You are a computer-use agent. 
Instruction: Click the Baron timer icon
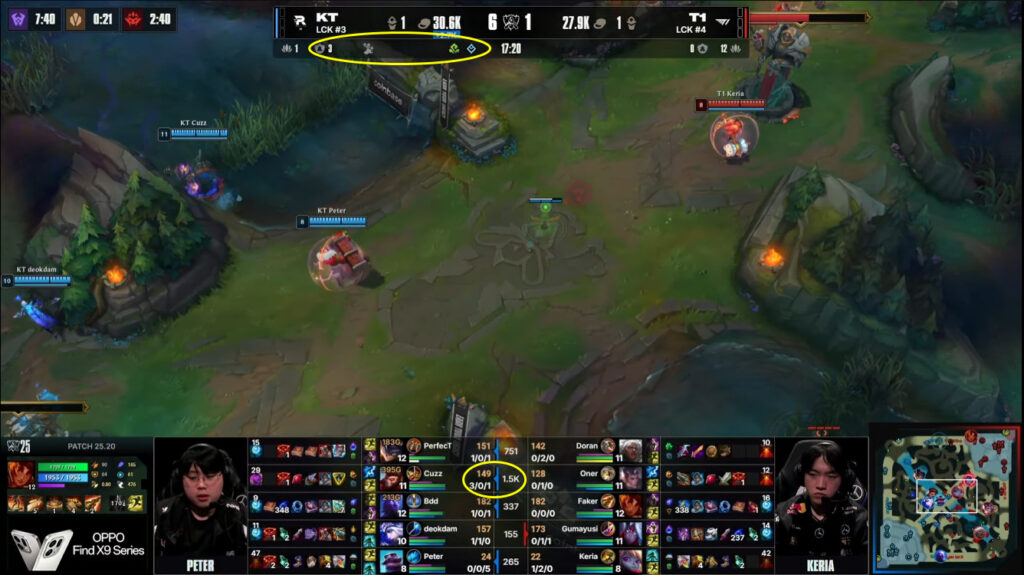click(19, 18)
